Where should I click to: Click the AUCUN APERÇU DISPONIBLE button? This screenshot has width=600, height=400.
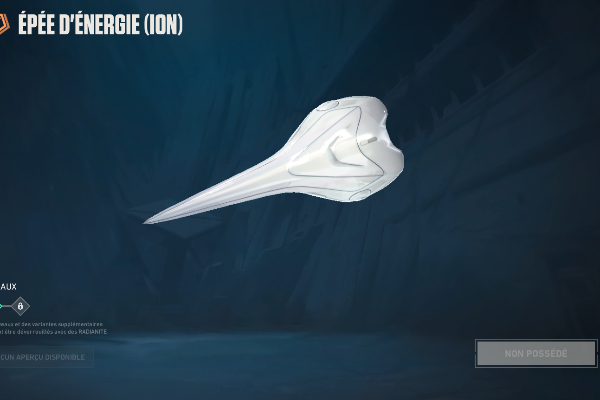(45, 357)
